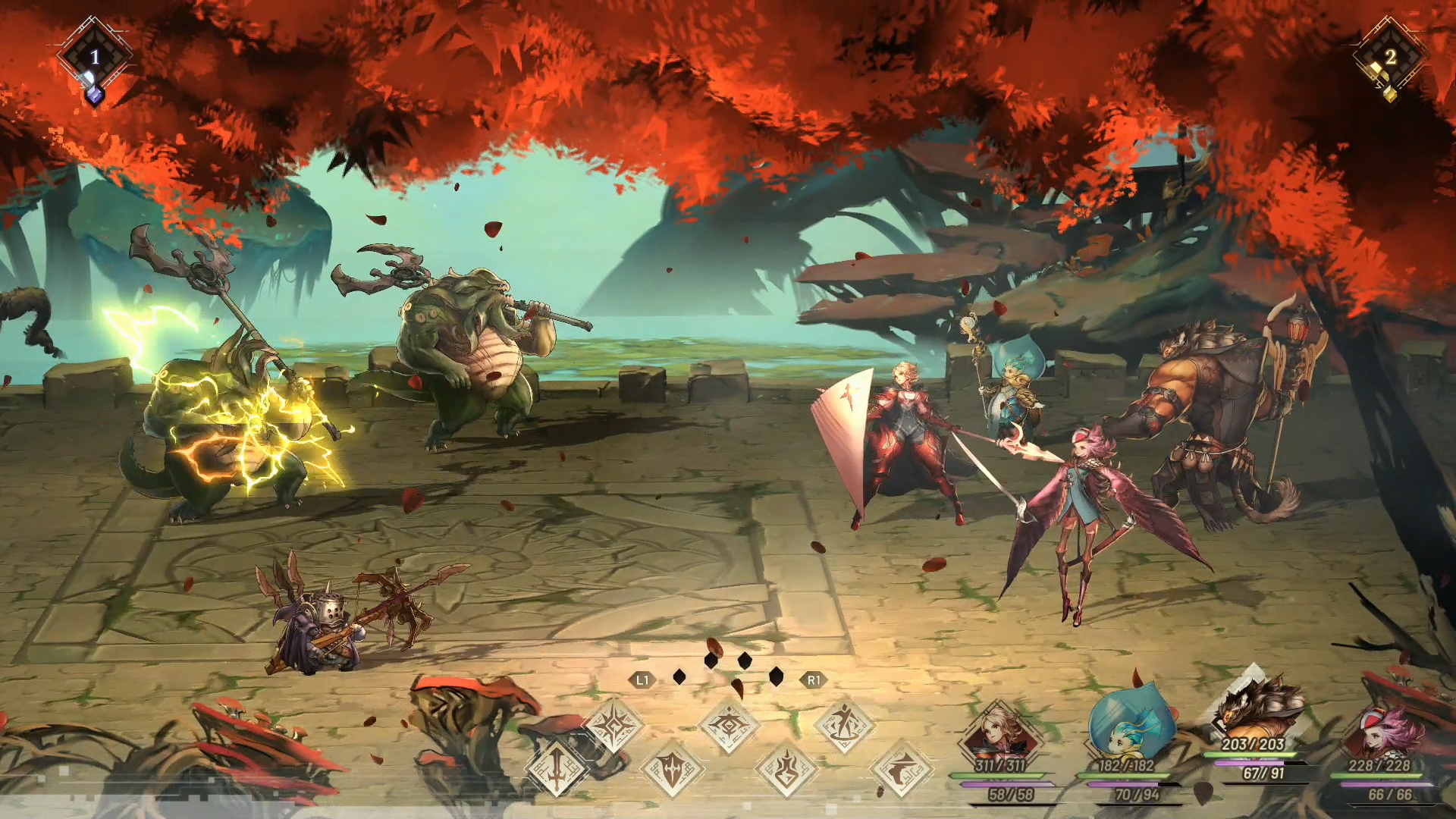Activate the shield guard command
The image size is (1456, 819).
tap(672, 770)
